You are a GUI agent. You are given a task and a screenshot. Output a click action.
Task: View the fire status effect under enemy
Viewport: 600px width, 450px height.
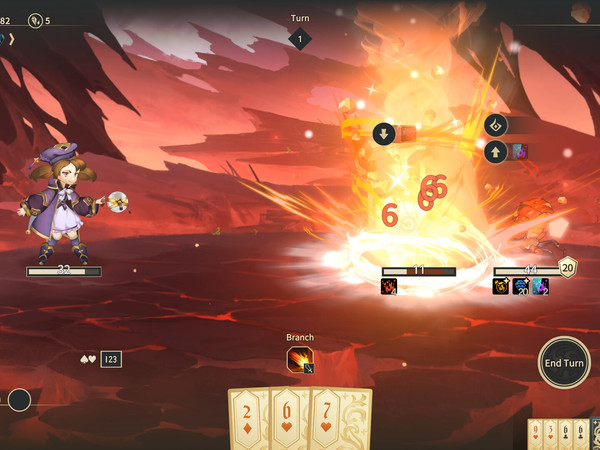[390, 287]
